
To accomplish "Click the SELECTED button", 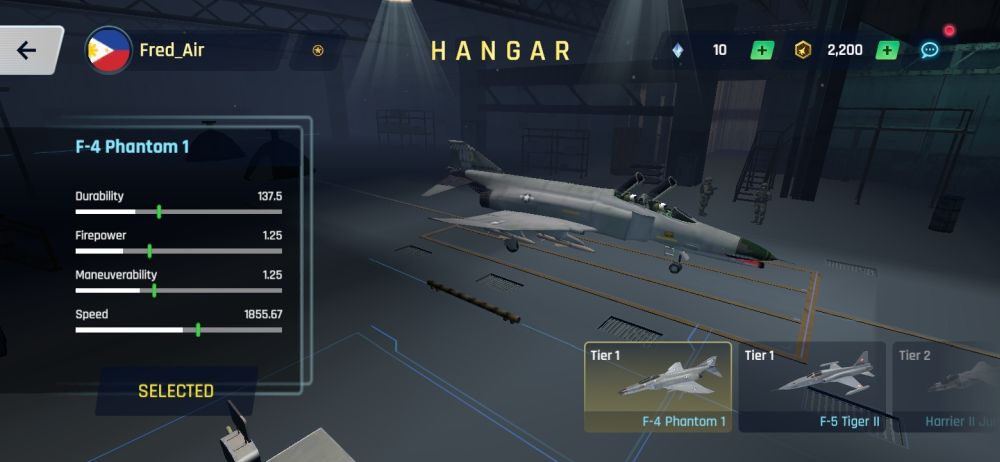I will click(x=176, y=391).
